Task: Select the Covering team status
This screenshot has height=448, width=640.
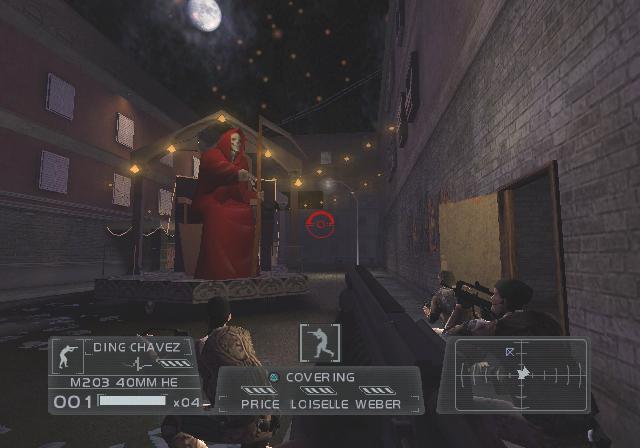Action: point(322,377)
